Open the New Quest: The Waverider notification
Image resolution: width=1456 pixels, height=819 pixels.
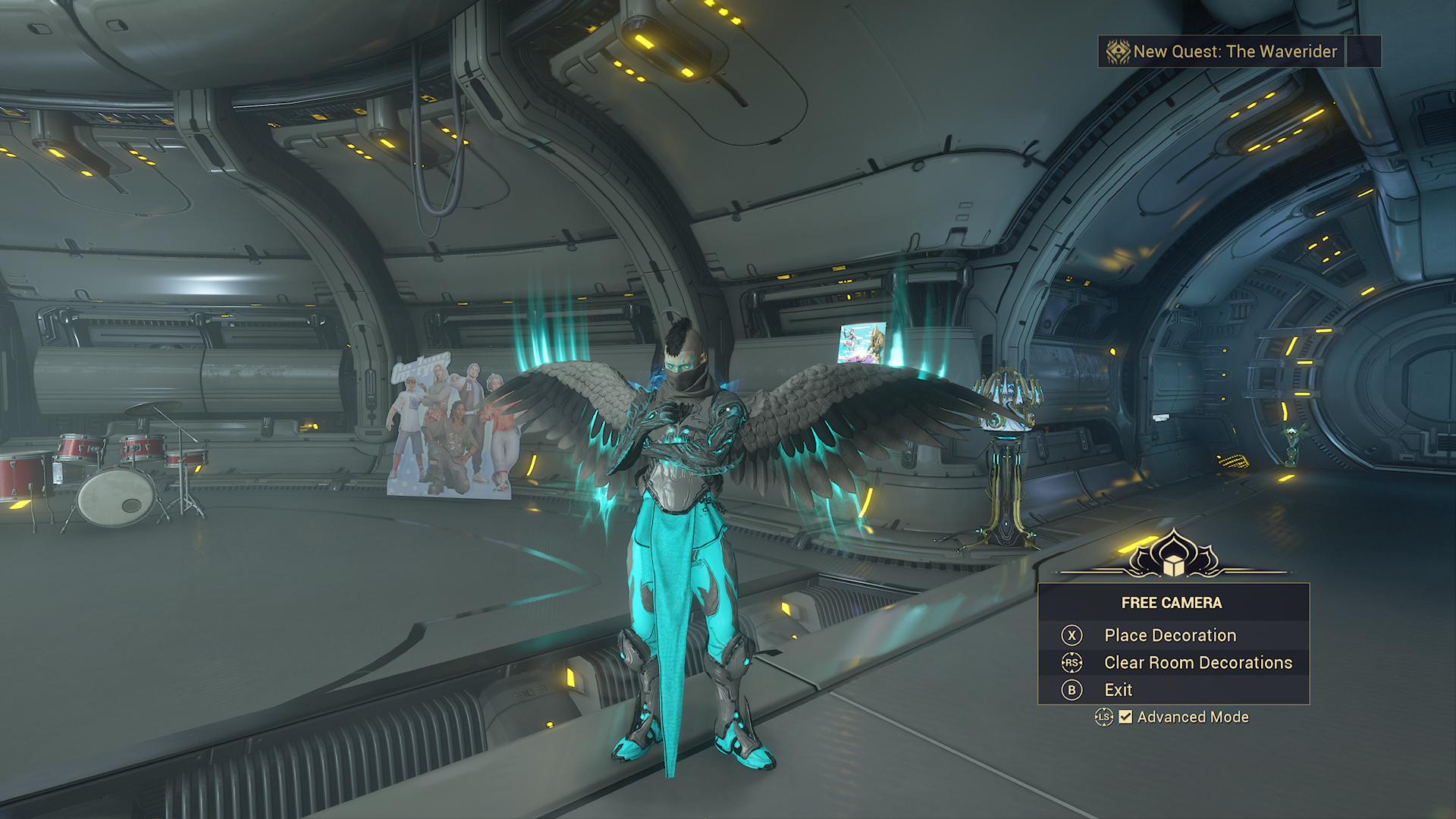click(x=1222, y=52)
